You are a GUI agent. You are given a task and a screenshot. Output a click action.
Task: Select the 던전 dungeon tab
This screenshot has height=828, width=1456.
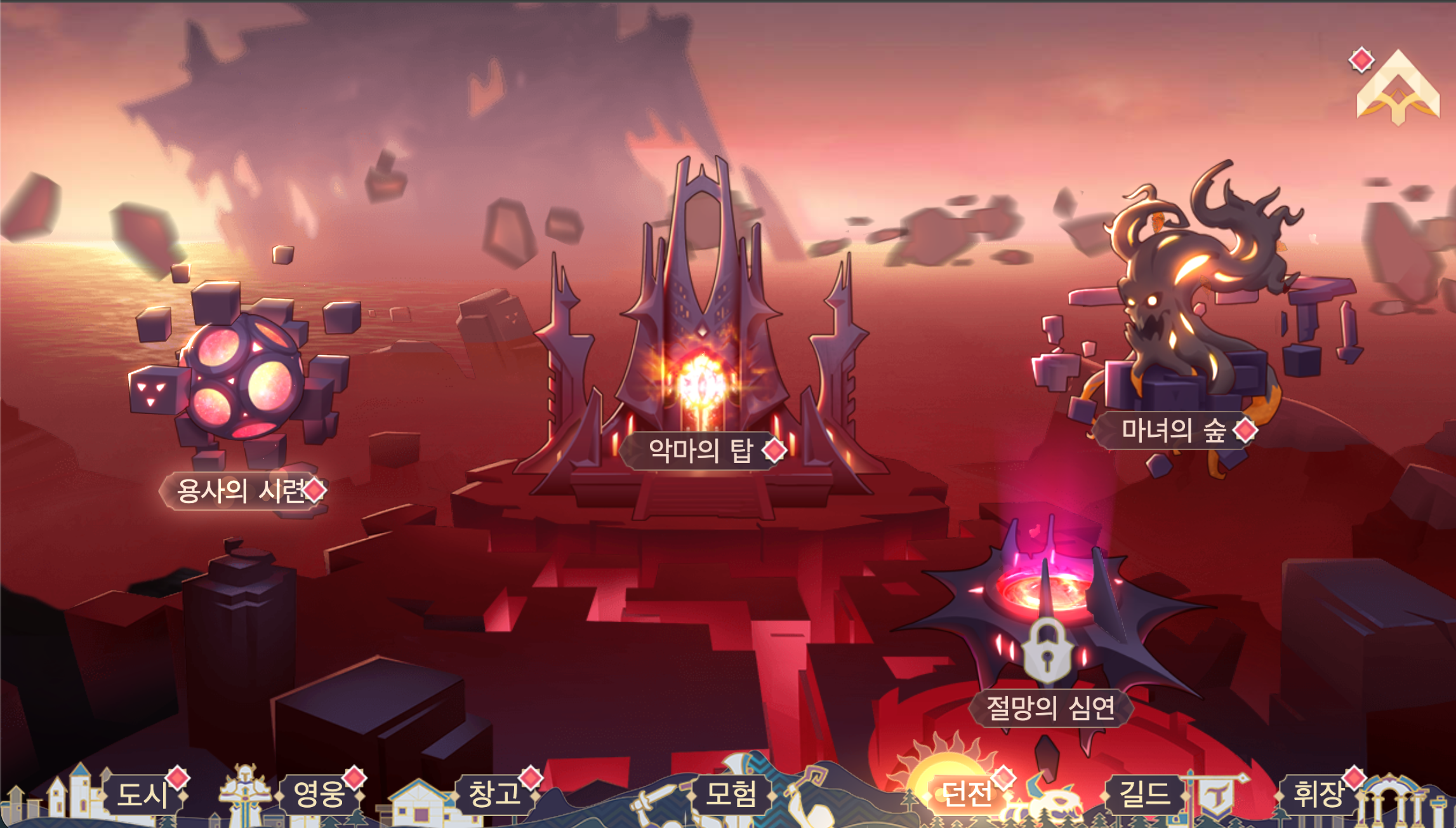pos(966,794)
